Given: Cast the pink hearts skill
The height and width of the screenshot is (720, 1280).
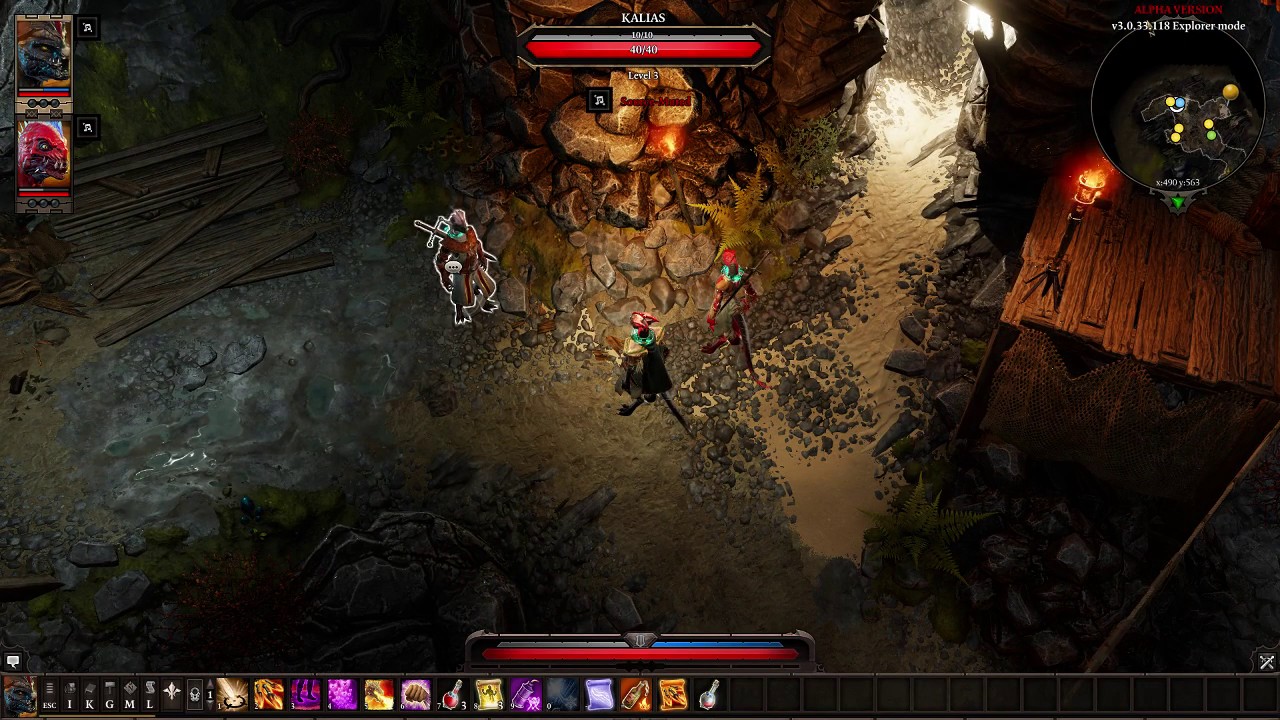Looking at the screenshot, I should point(342,694).
